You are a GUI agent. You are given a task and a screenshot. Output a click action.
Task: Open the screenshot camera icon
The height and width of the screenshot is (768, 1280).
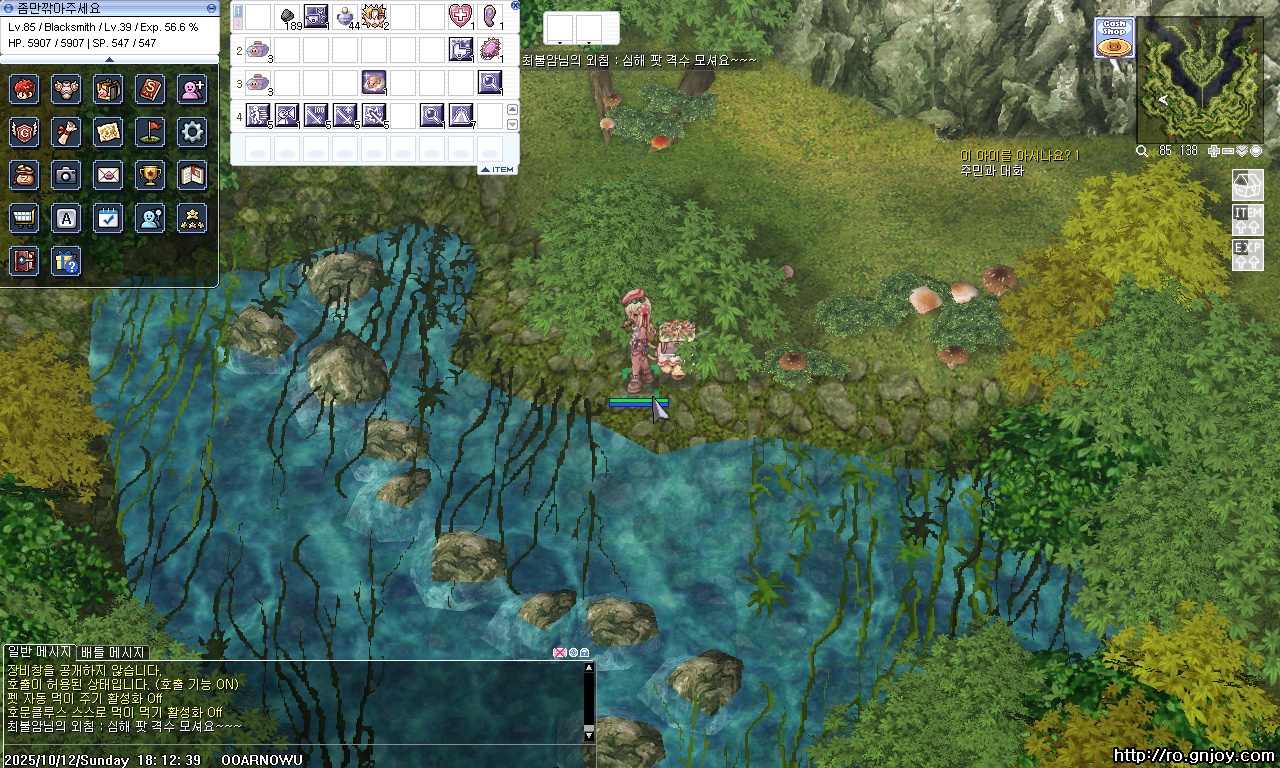pos(66,175)
